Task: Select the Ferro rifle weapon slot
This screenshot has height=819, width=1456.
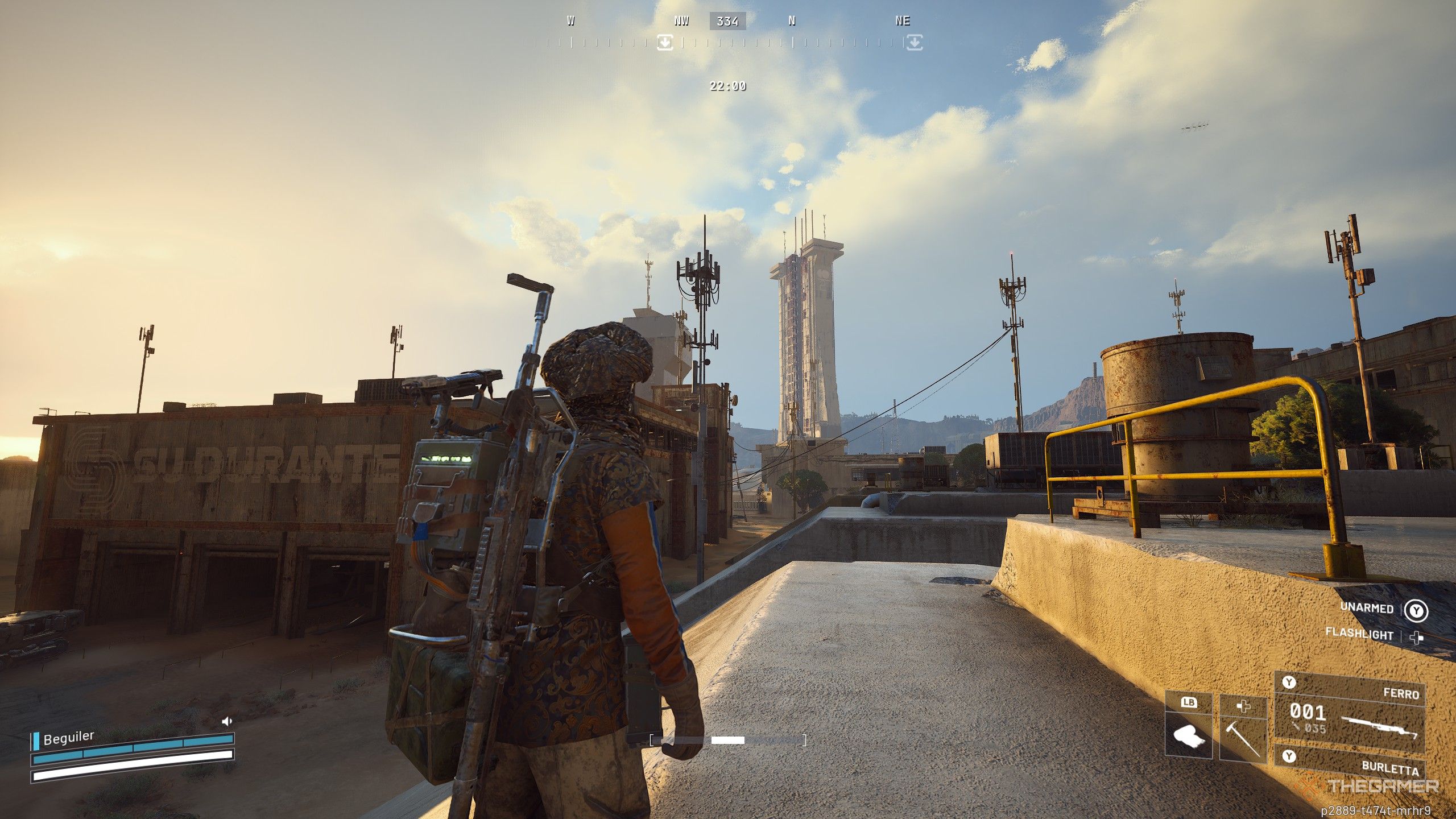Action: coord(1349,712)
